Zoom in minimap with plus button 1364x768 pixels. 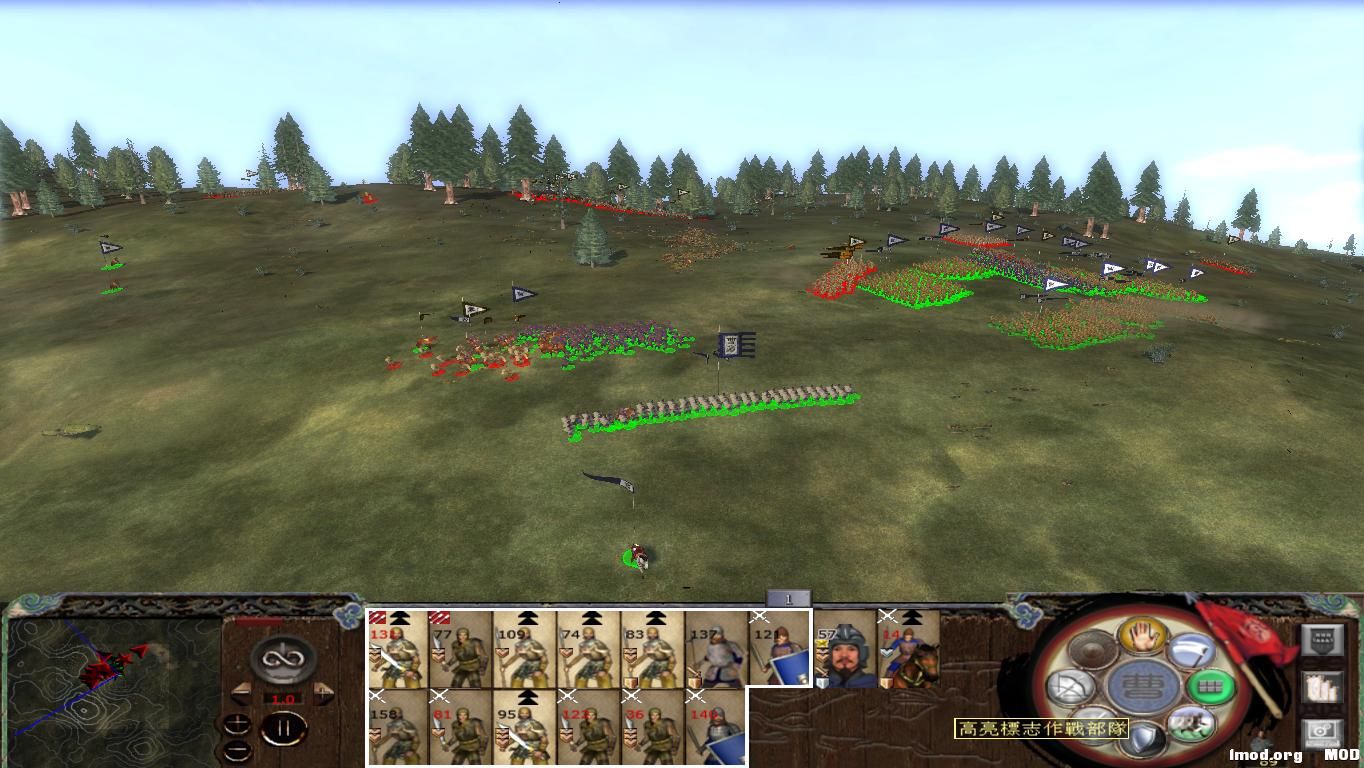pyautogui.click(x=237, y=726)
